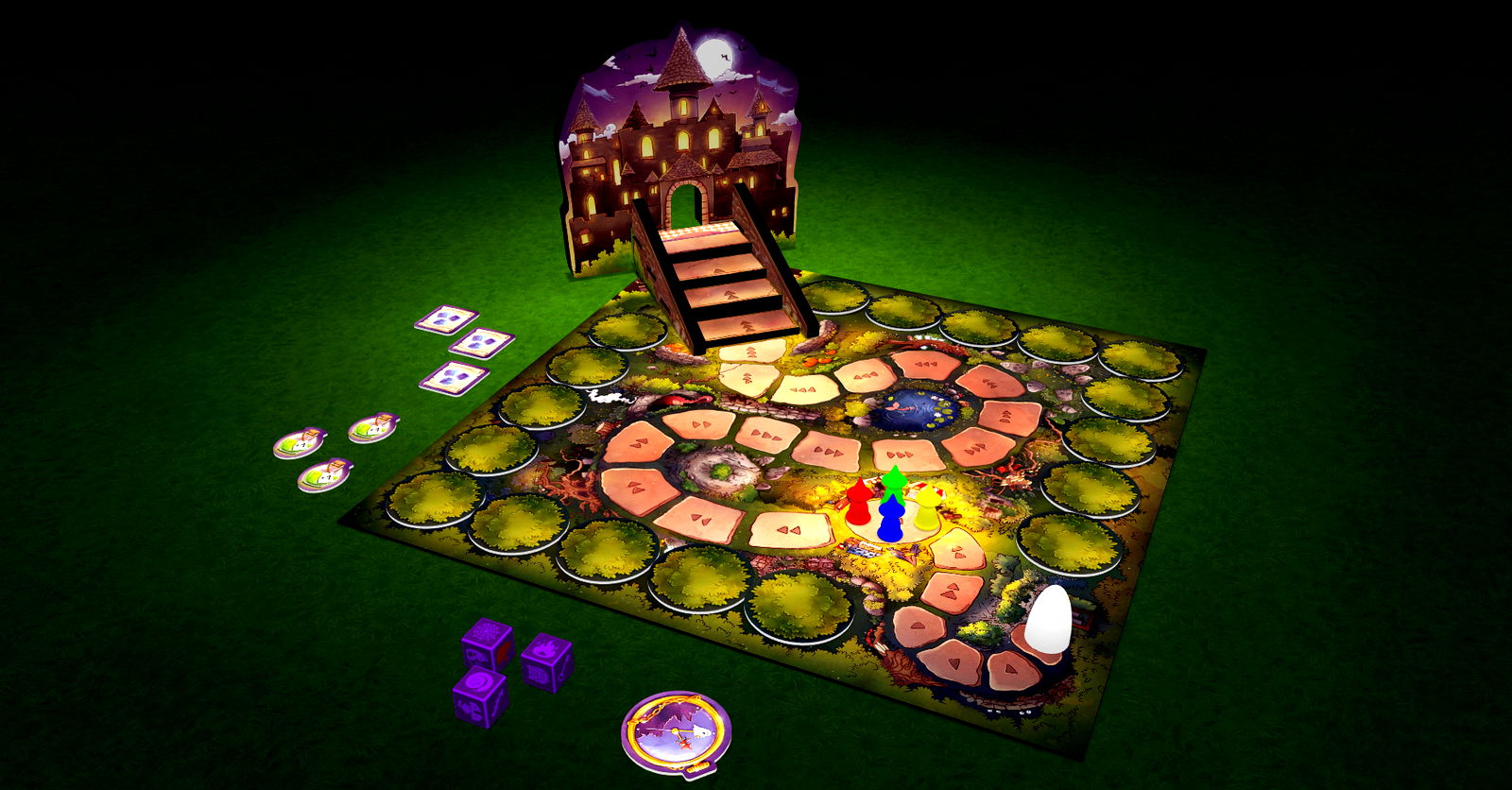Choose the blue pawn
This screenshot has height=790, width=1512.
(889, 522)
